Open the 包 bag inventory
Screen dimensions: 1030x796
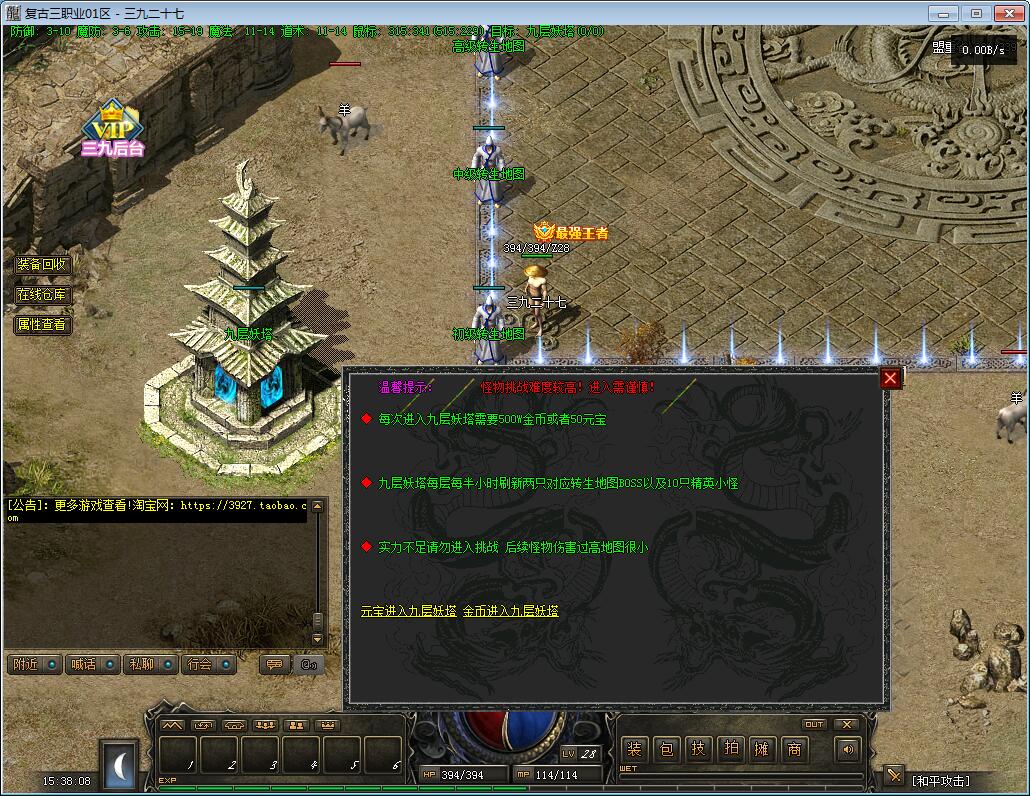click(666, 749)
